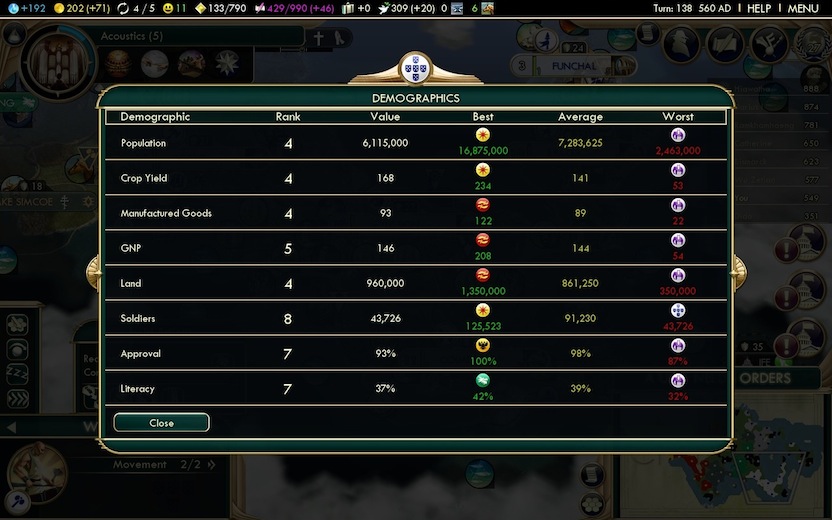The width and height of the screenshot is (832, 520).
Task: Open the MENU in the top bar
Action: (x=802, y=8)
